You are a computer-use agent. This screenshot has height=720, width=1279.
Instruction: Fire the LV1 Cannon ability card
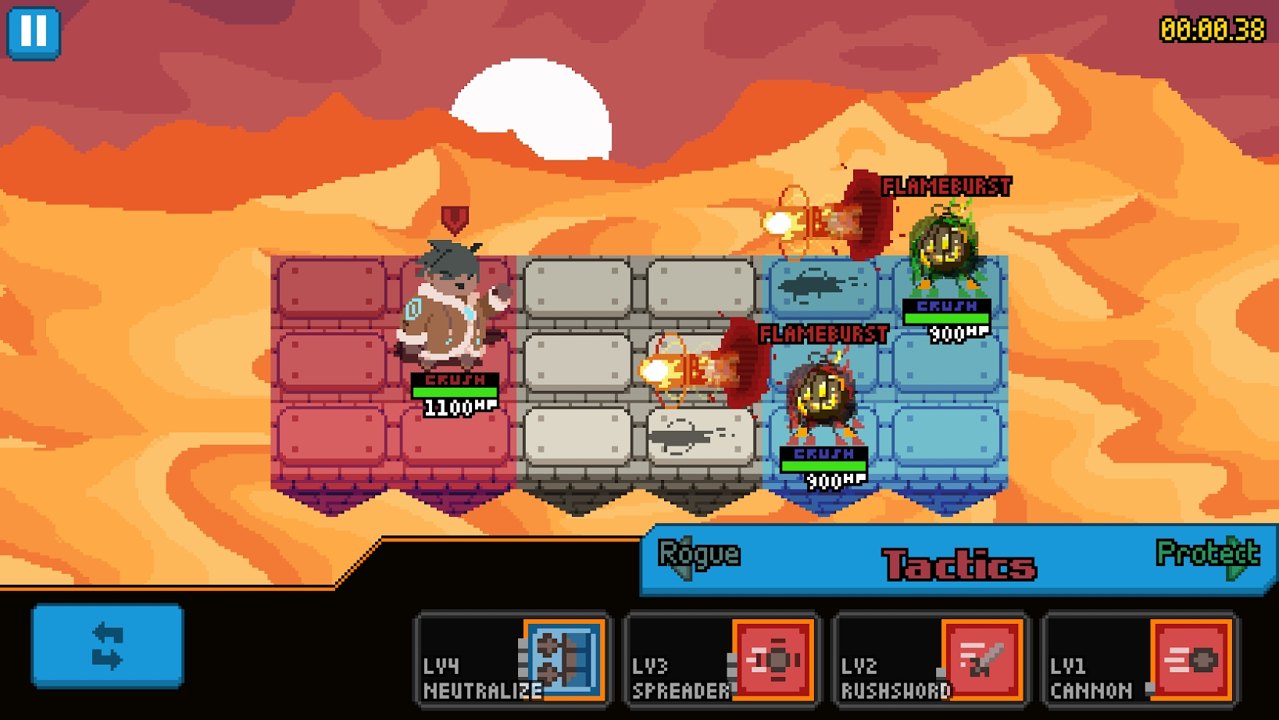pos(1139,660)
